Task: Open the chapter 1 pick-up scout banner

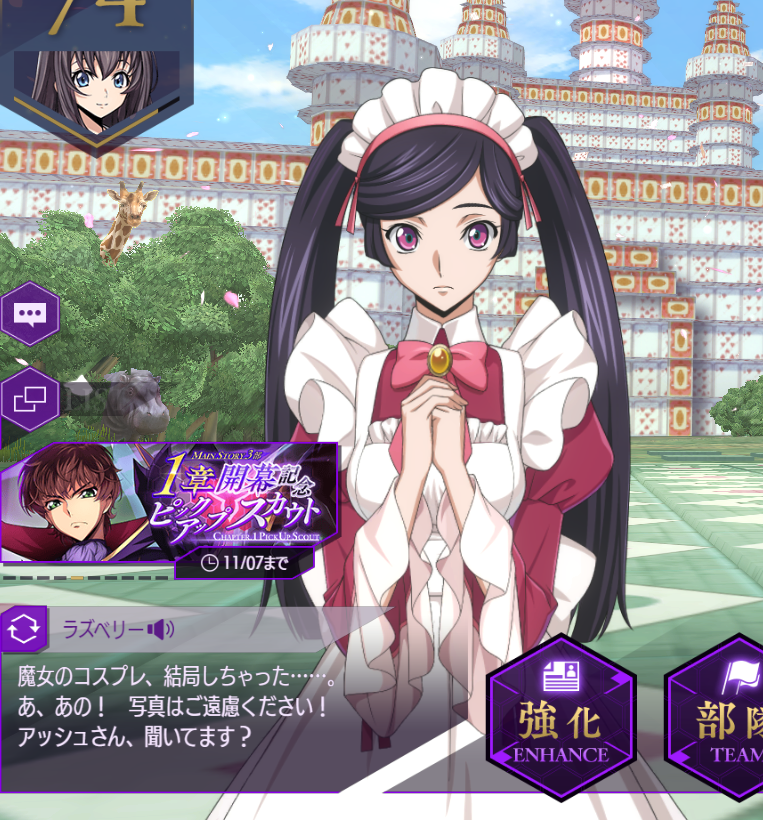Action: coord(170,503)
